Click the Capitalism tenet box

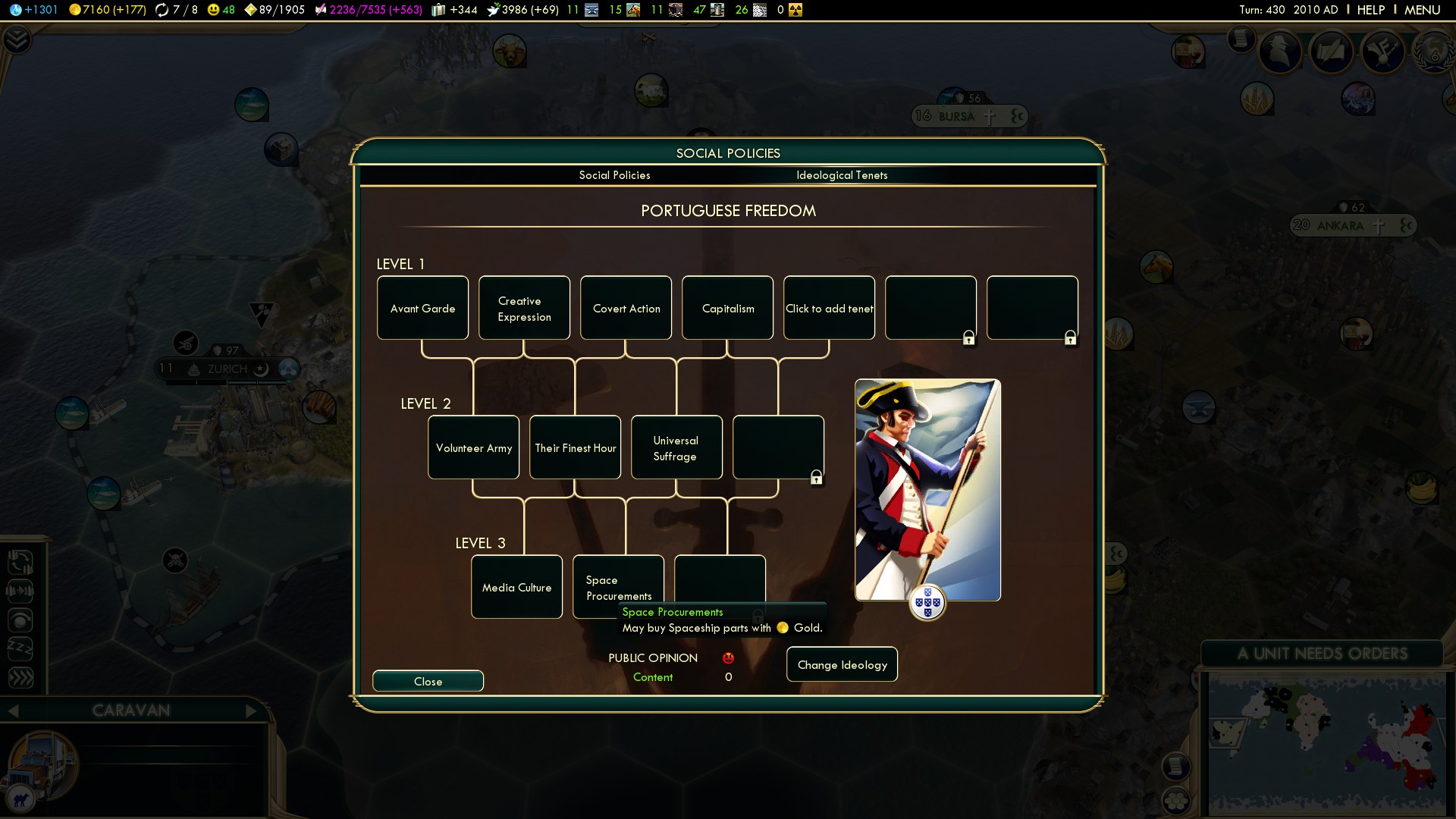(x=727, y=308)
